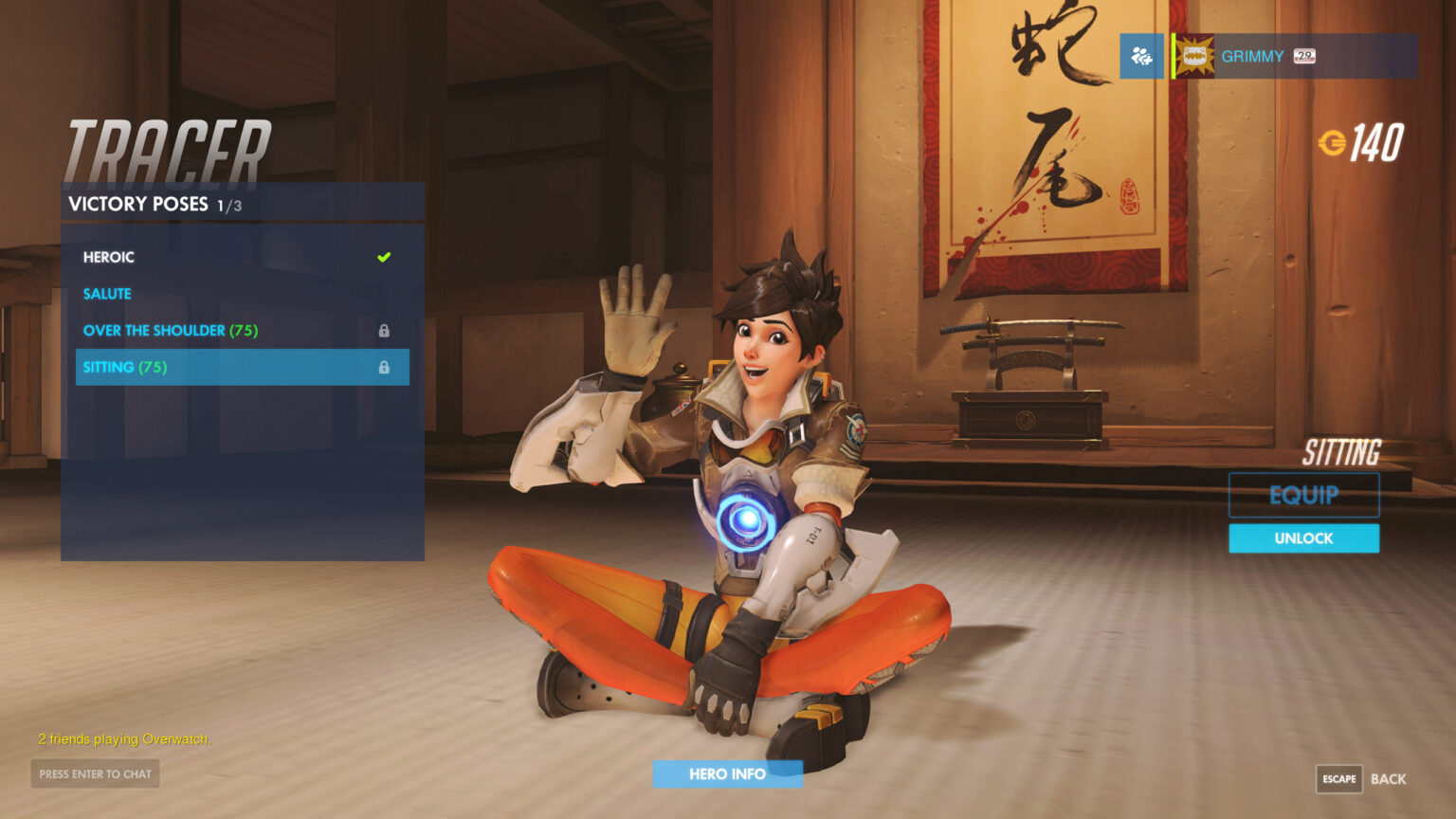1456x819 pixels.
Task: Open the social menu via the friends icon
Action: pos(1140,56)
